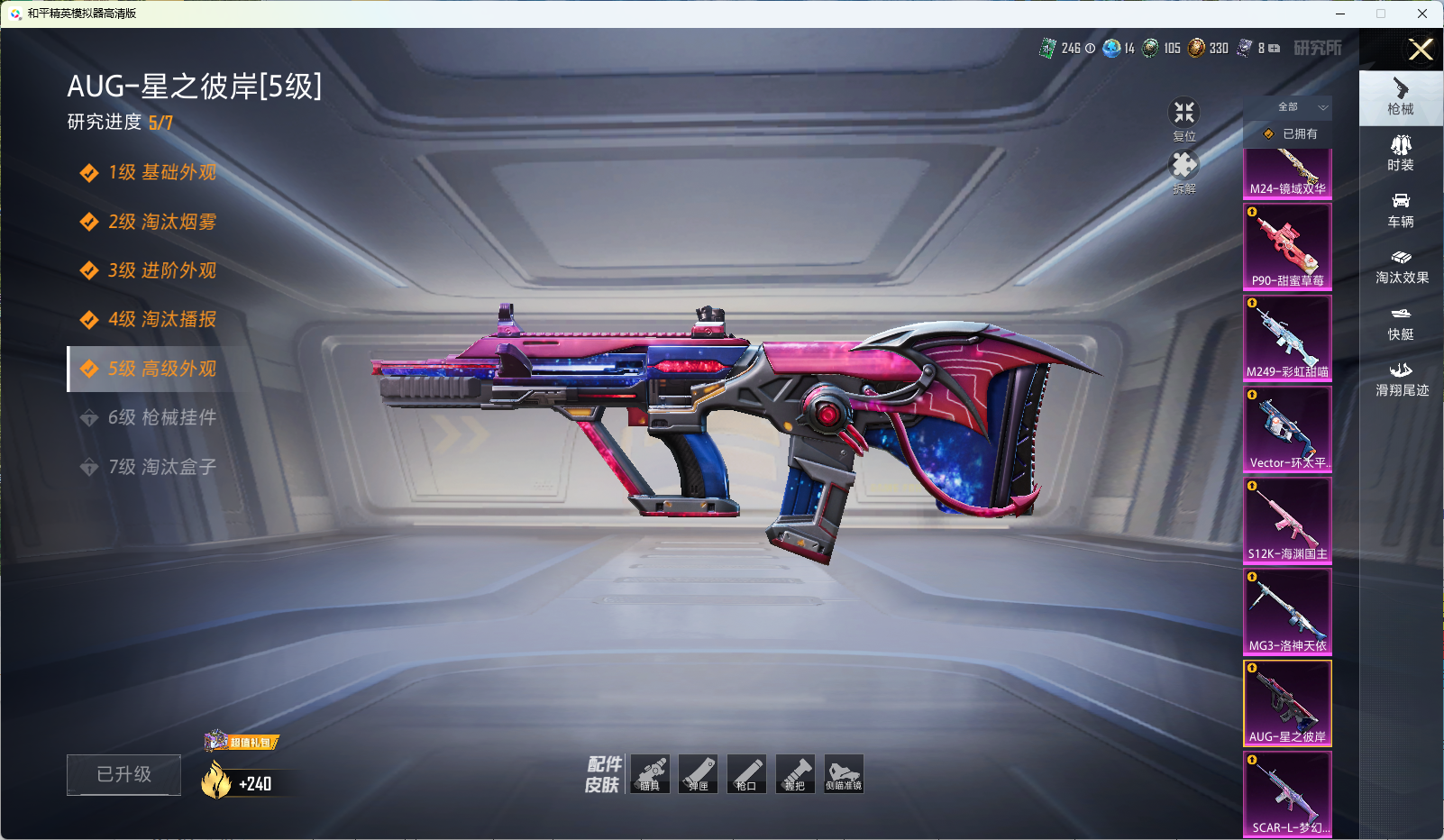Activate the 拆解 disassemble button
The image size is (1444, 840).
pyautogui.click(x=1184, y=170)
